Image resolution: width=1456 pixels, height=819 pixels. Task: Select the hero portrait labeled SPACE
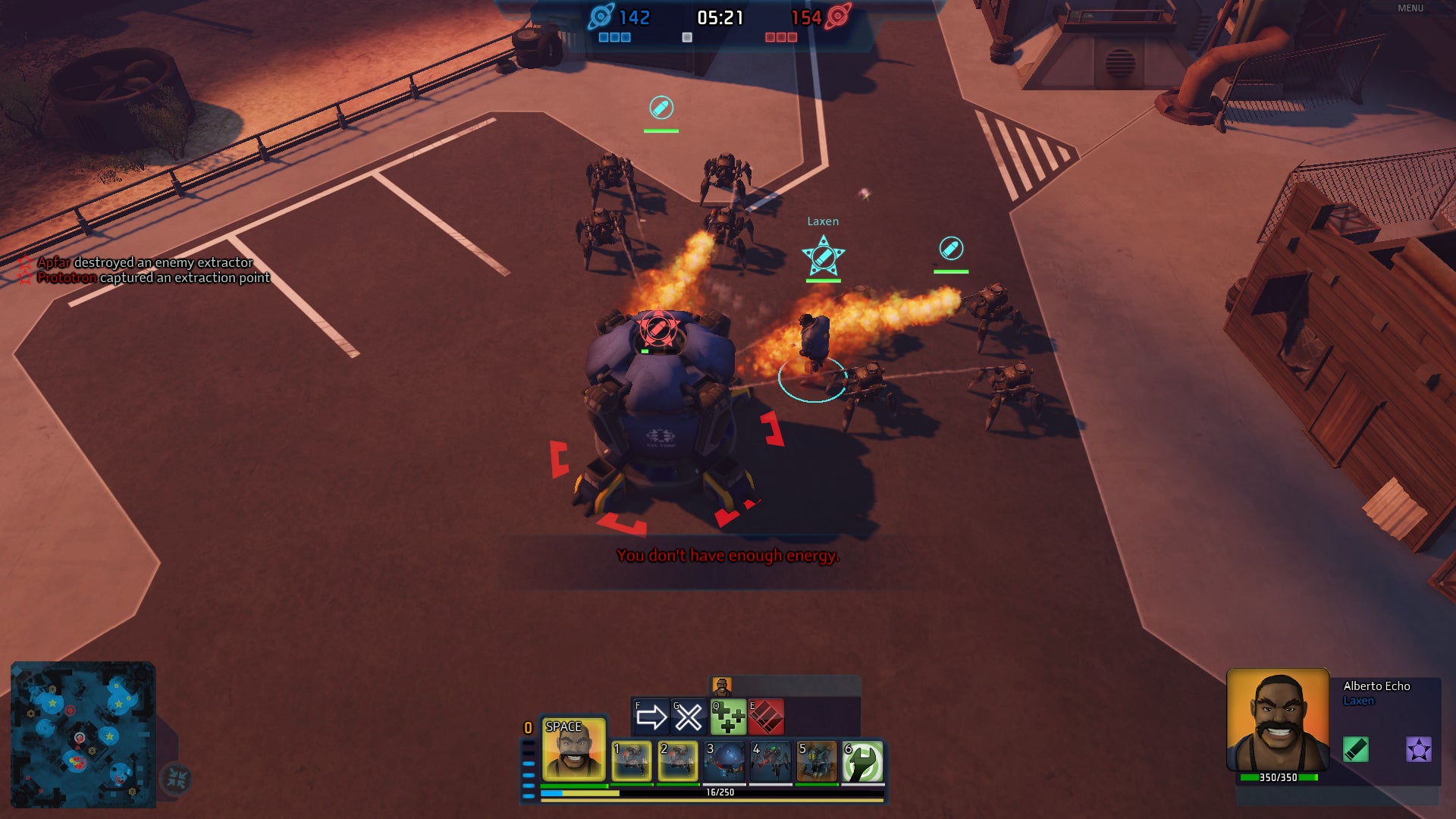tap(573, 749)
